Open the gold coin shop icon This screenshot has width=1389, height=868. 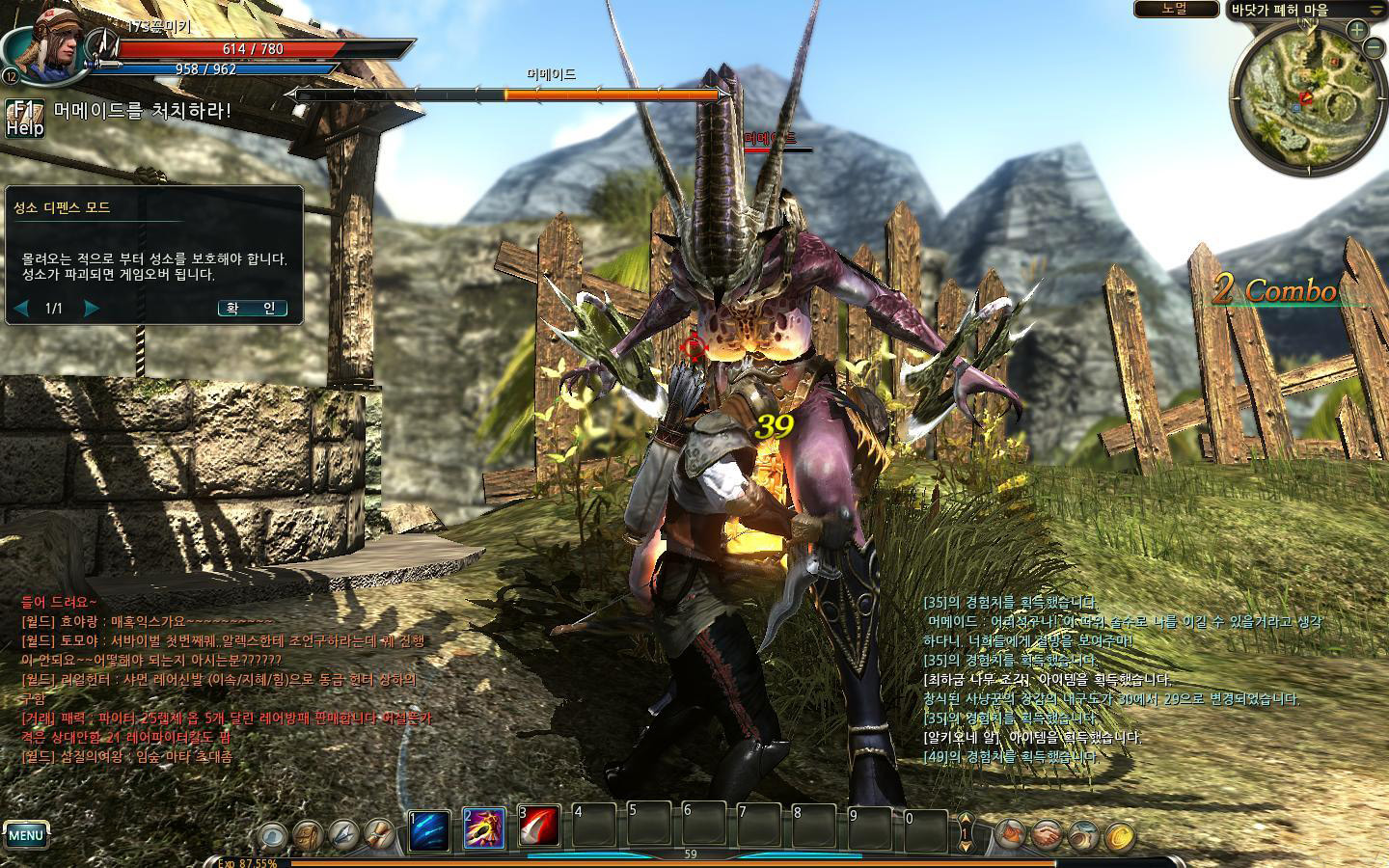(1119, 834)
